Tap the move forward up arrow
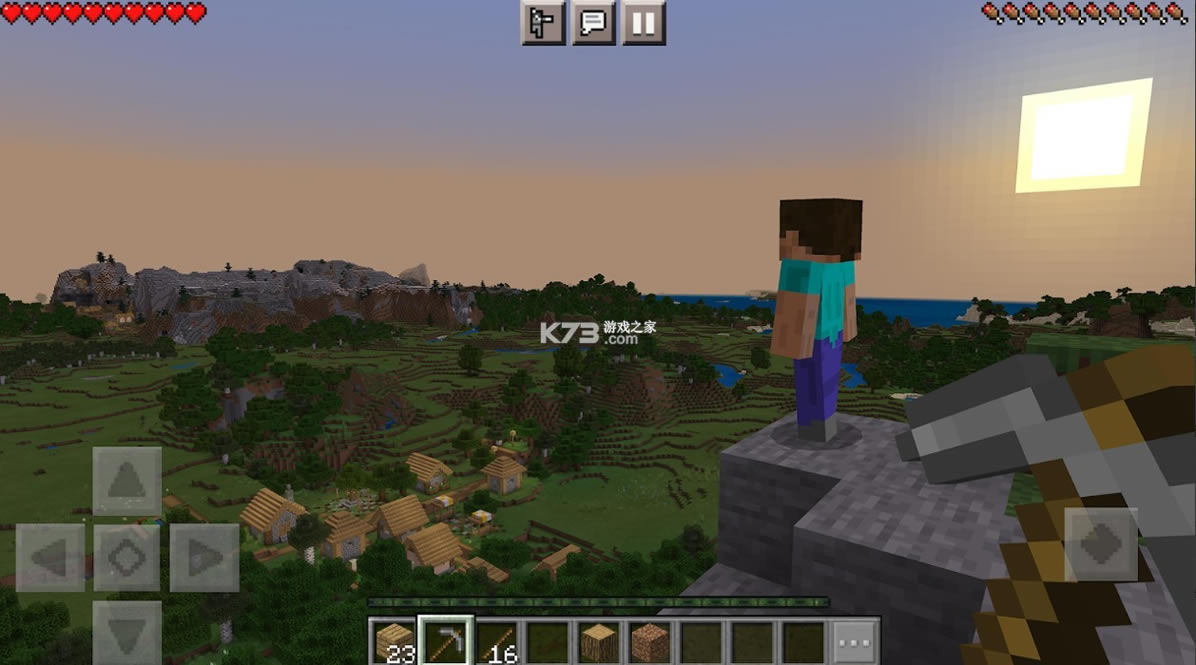This screenshot has width=1196, height=665. click(x=127, y=481)
